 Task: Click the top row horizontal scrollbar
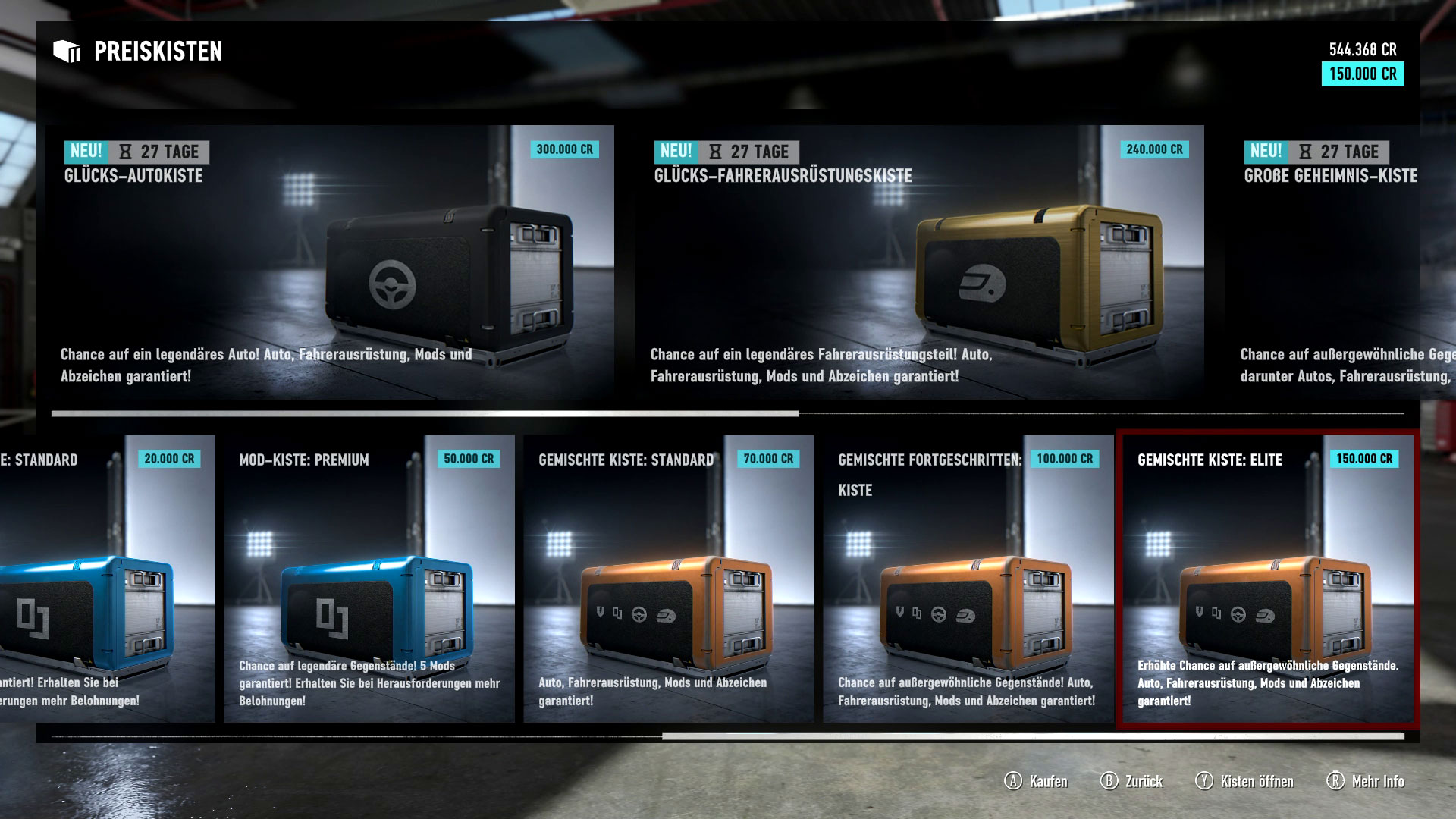(425, 414)
